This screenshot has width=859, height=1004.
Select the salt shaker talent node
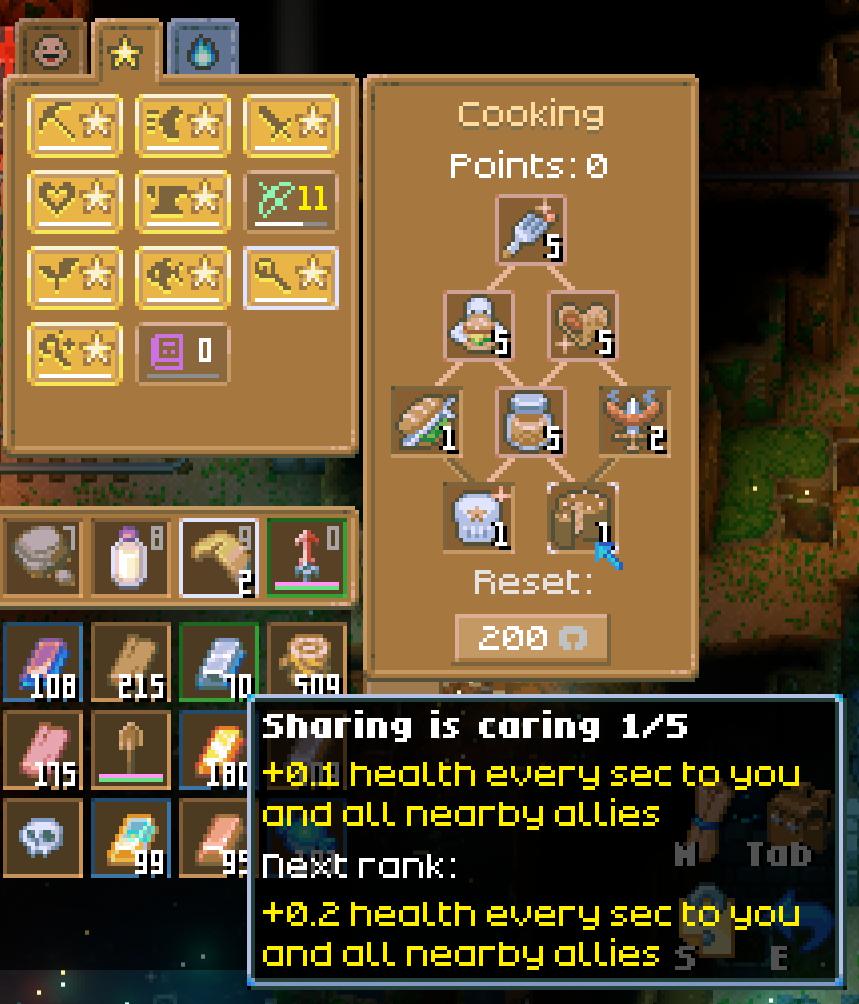pyautogui.click(x=530, y=230)
